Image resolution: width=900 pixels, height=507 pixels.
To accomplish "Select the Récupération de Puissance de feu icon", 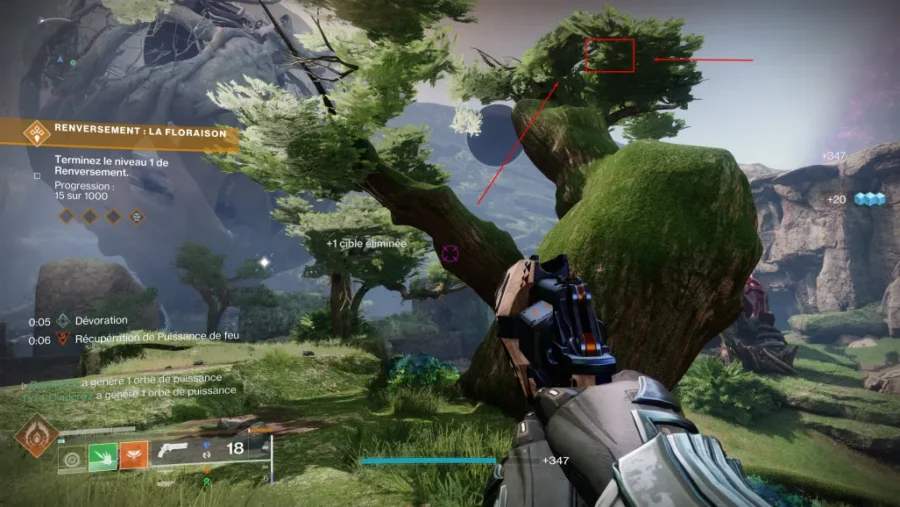I will [63, 339].
